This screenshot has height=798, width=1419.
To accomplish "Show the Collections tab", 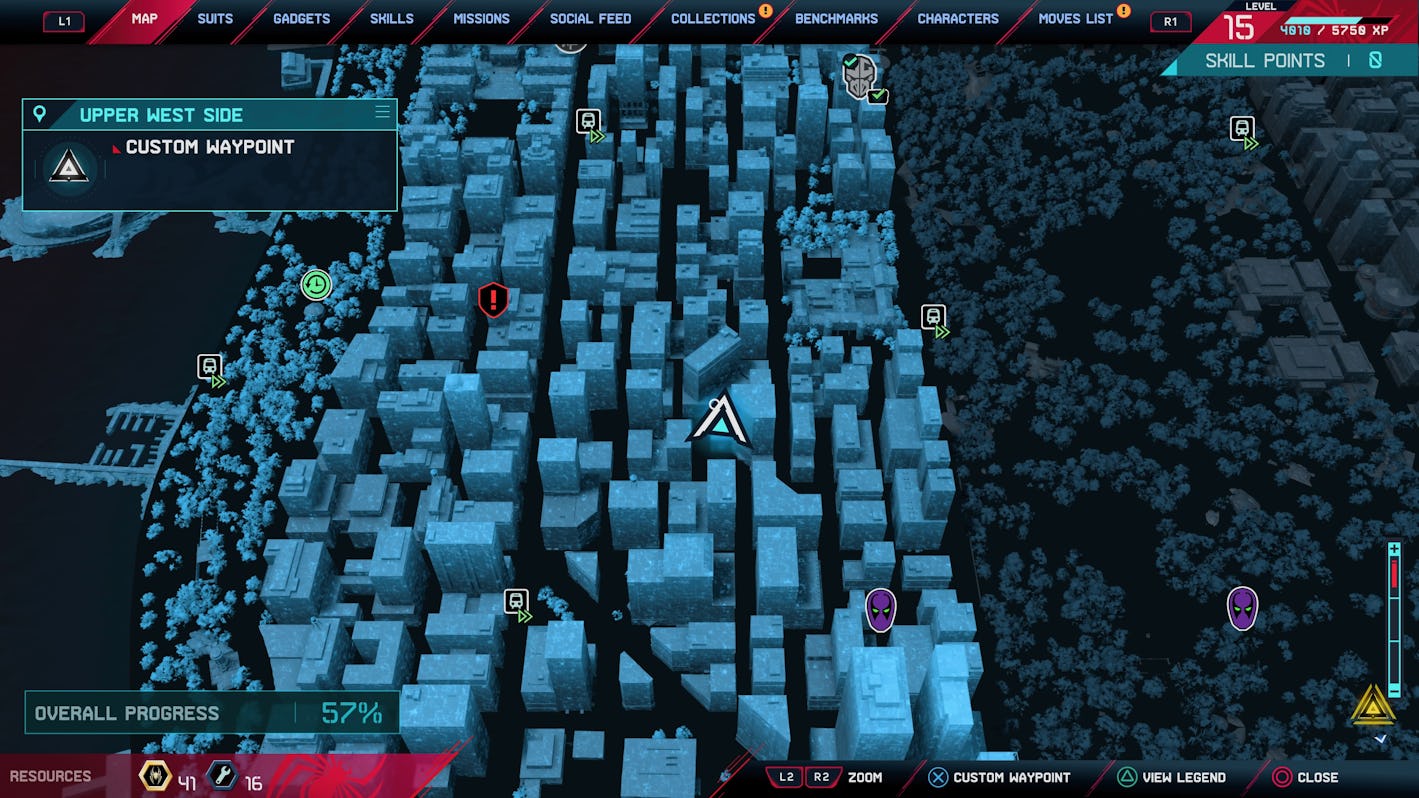I will (712, 19).
